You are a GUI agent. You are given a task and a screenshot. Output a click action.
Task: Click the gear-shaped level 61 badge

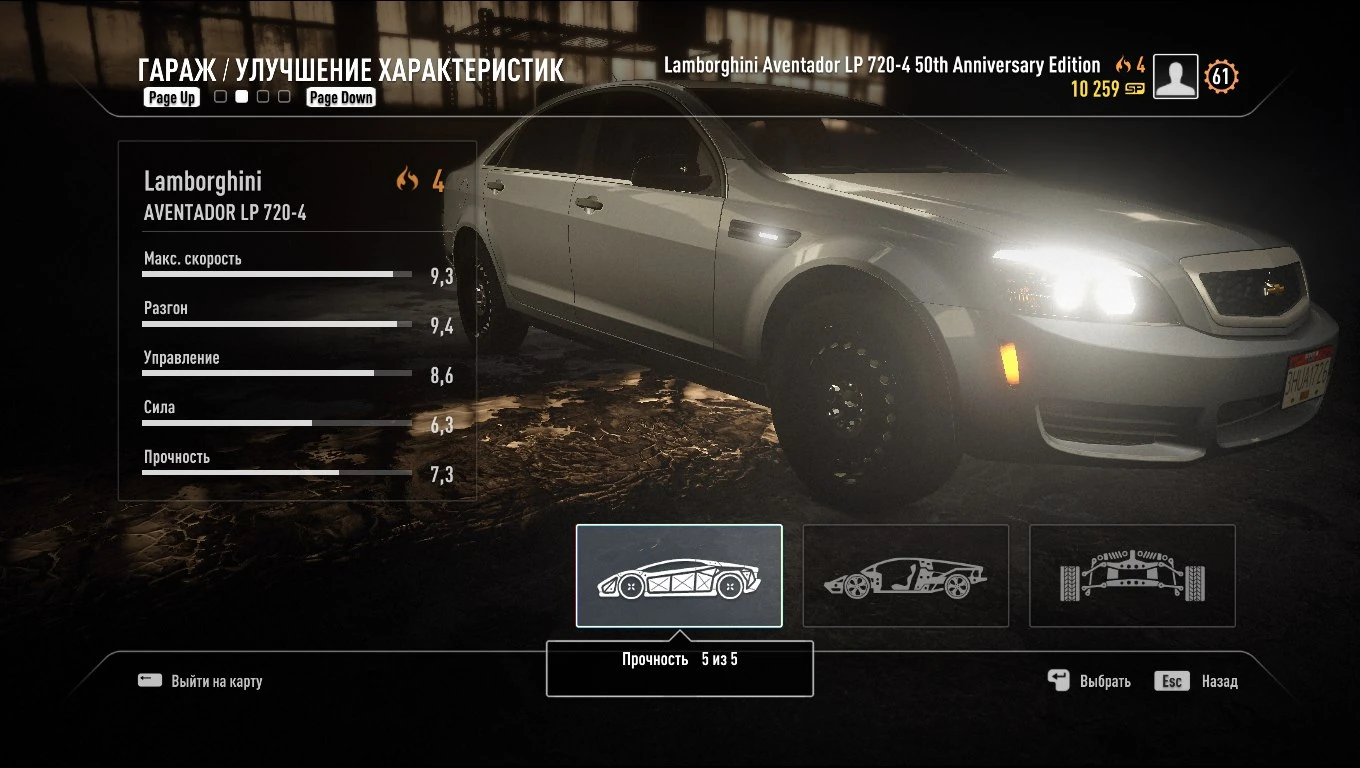(1221, 76)
